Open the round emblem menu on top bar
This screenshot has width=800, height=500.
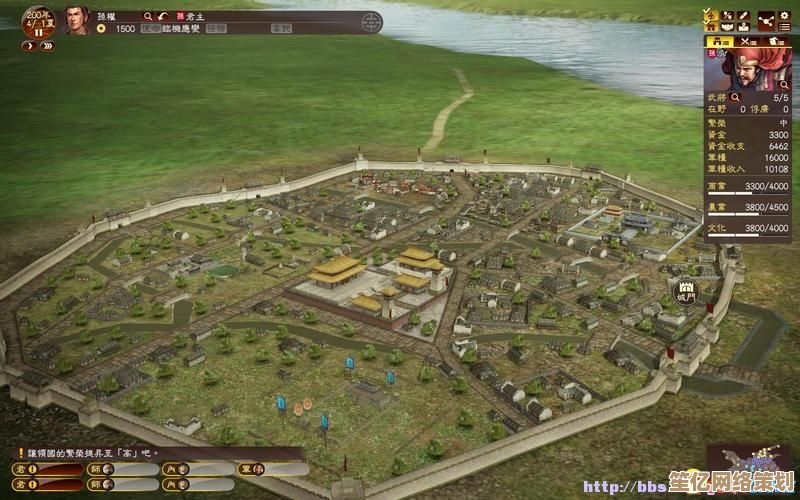[x=371, y=22]
